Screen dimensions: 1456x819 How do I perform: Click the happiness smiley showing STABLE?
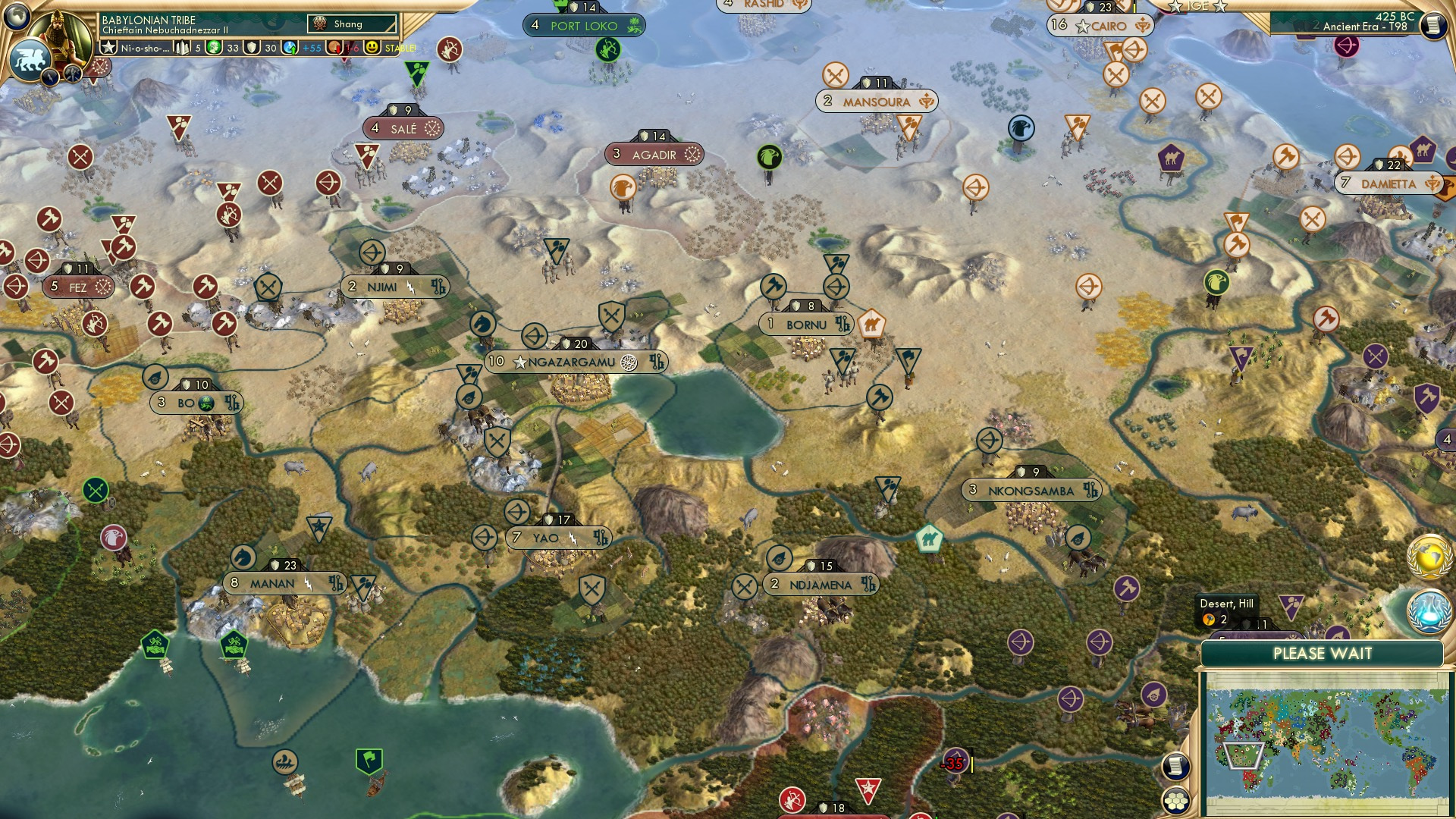click(x=373, y=47)
